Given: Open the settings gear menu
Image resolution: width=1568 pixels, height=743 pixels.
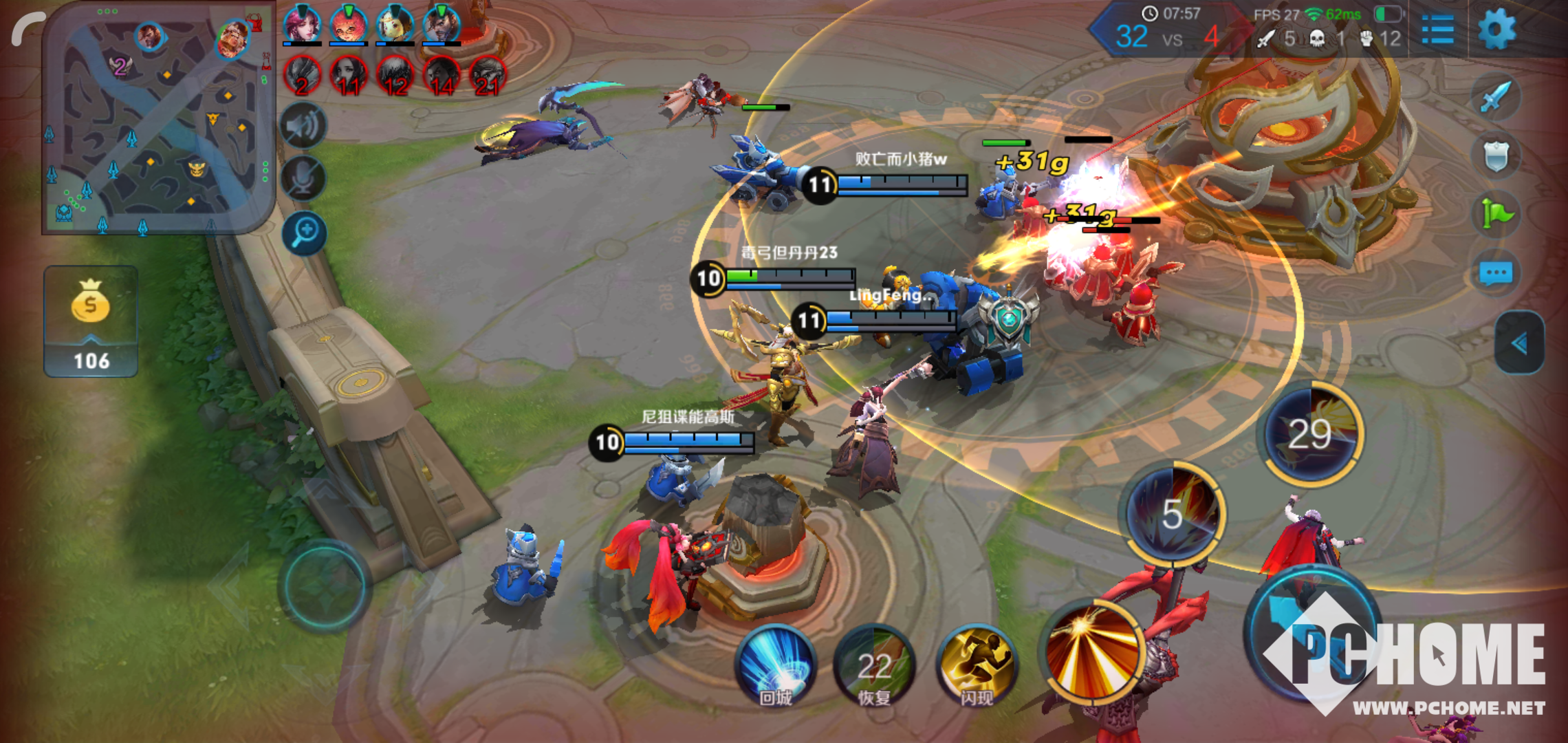Looking at the screenshot, I should 1496,30.
